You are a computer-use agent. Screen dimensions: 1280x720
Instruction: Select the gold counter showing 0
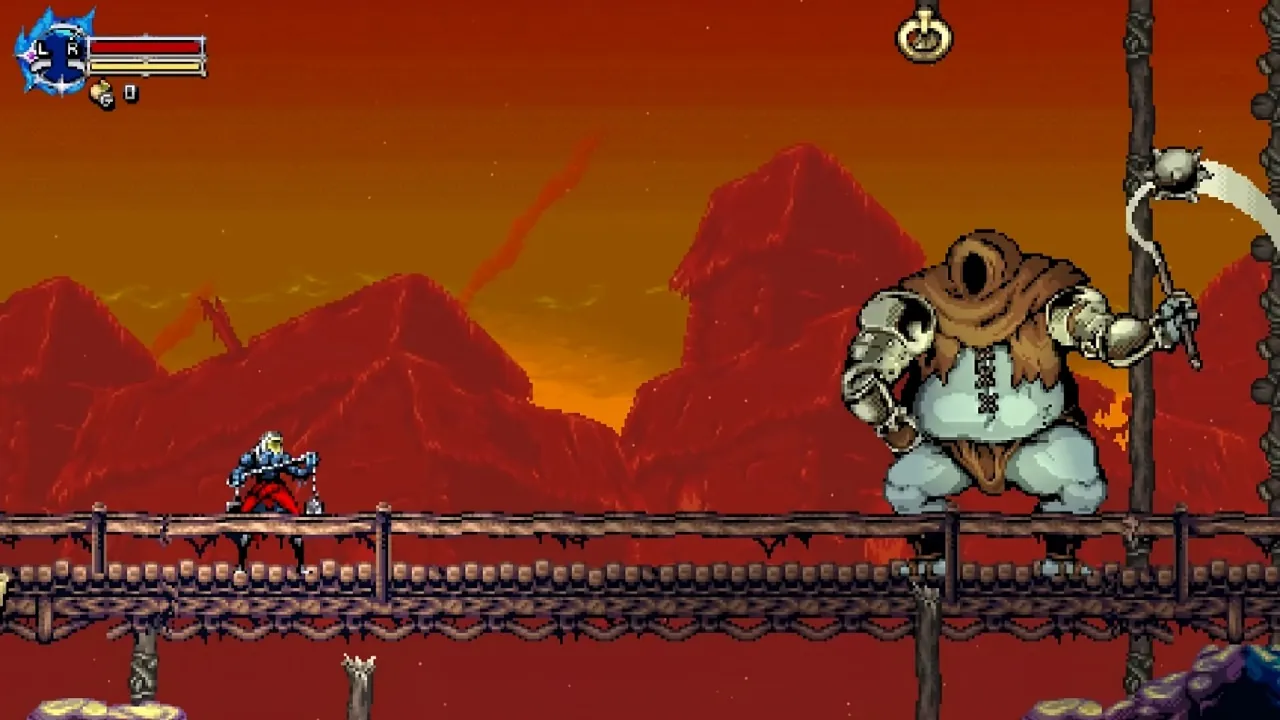(129, 92)
